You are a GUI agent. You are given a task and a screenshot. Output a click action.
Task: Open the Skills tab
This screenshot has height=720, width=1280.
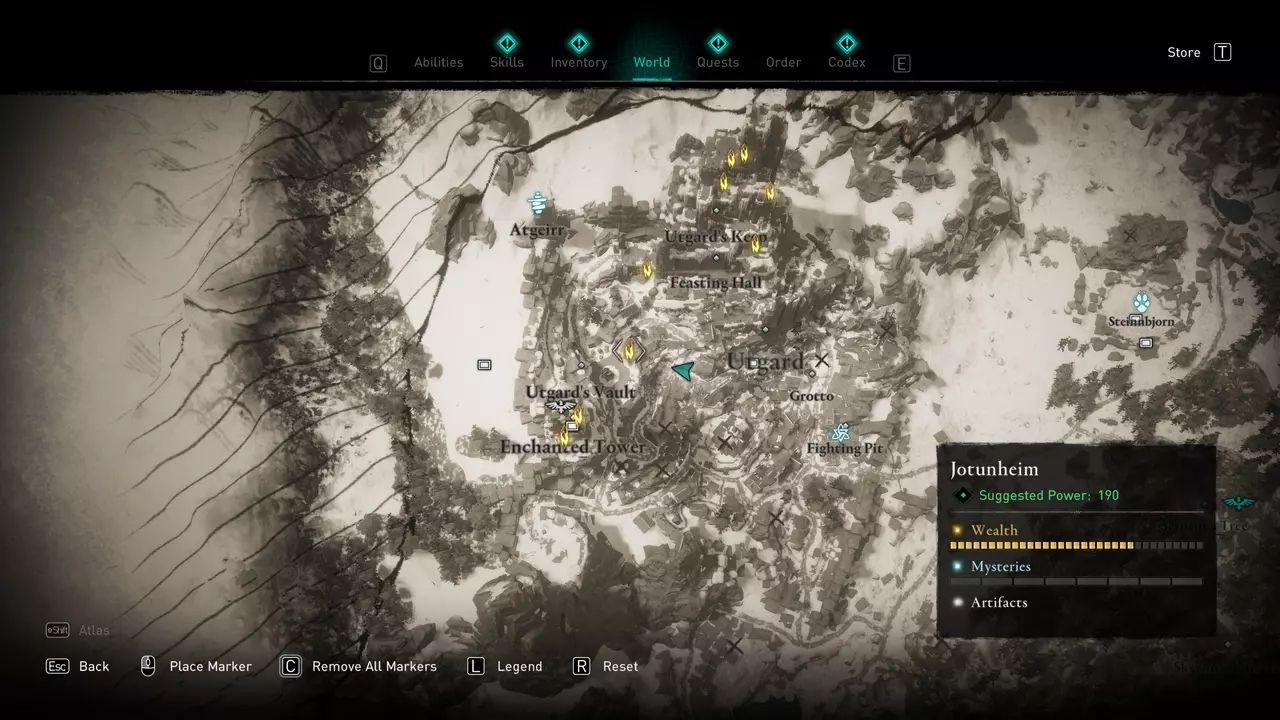(x=506, y=62)
